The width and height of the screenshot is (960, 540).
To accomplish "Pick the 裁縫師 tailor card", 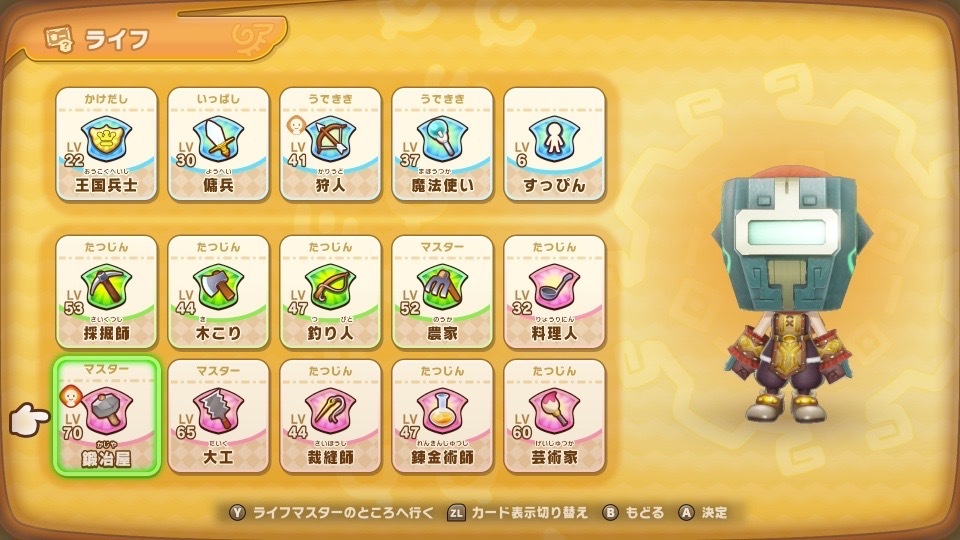I will pyautogui.click(x=330, y=416).
